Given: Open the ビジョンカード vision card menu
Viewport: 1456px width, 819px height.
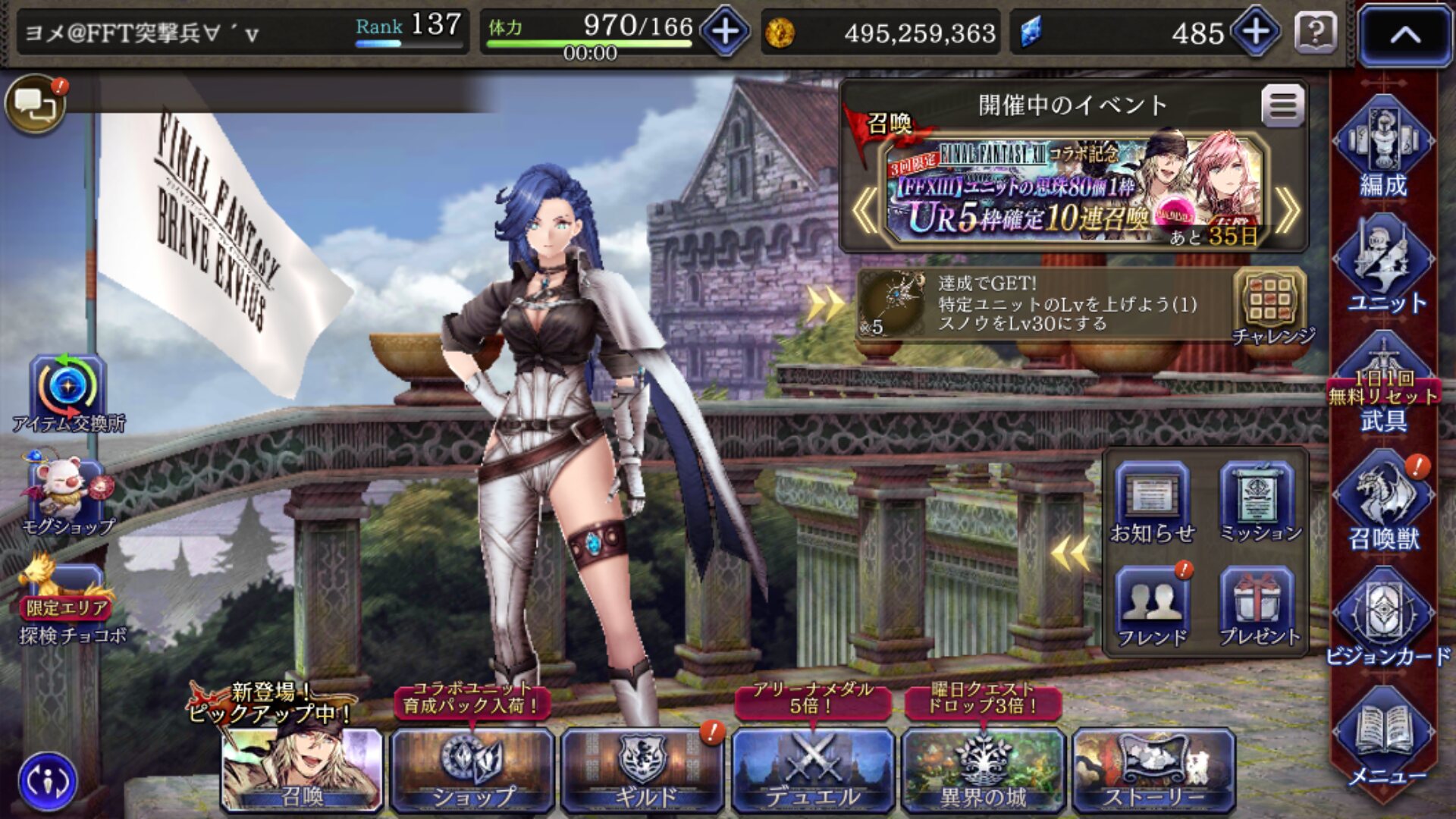Looking at the screenshot, I should (x=1385, y=620).
